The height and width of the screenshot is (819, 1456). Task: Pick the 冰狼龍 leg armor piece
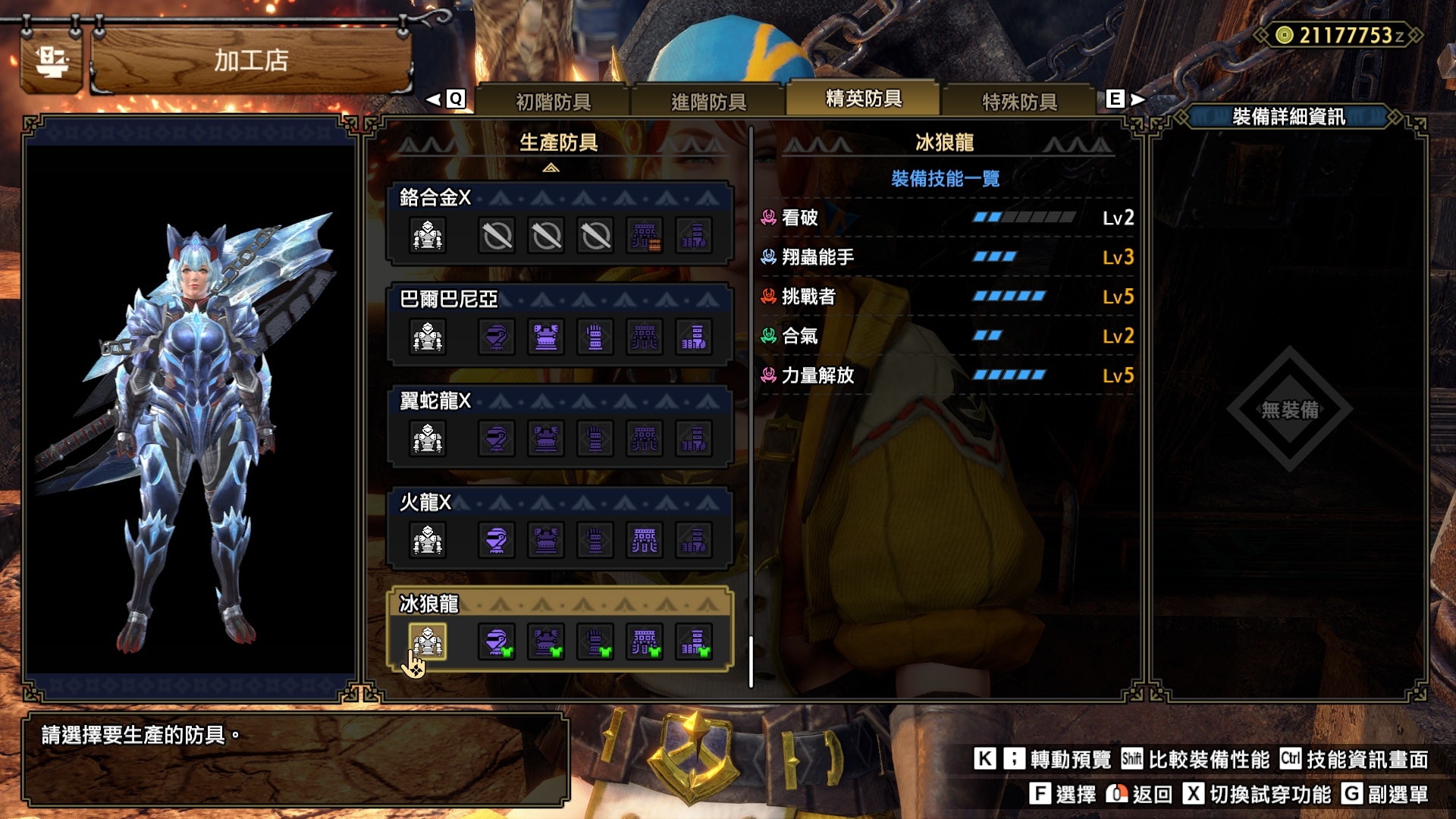[694, 642]
